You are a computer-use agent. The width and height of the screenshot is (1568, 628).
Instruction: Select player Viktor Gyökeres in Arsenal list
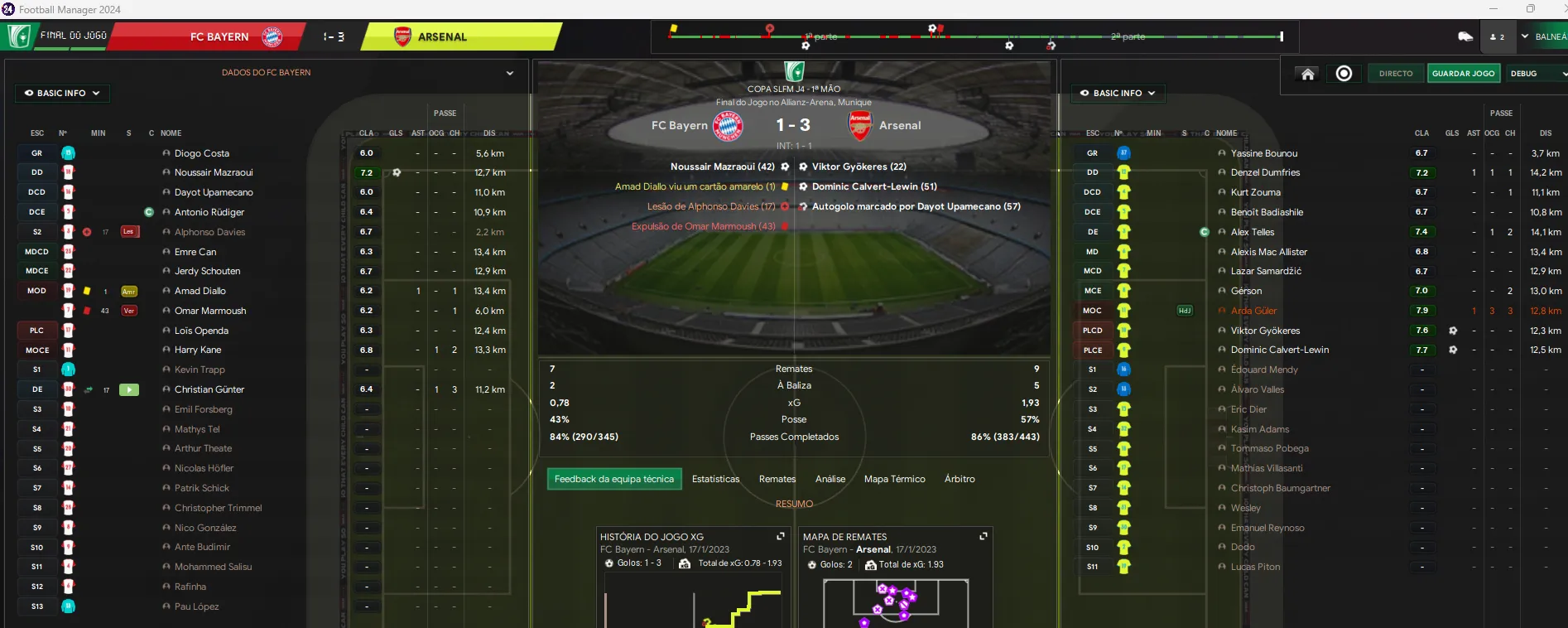[x=1265, y=331]
